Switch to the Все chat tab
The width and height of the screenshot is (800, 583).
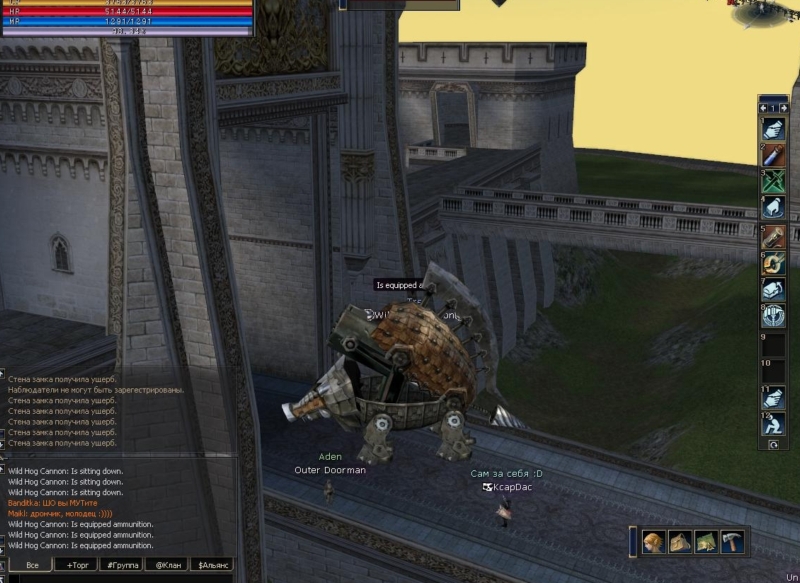[x=32, y=566]
